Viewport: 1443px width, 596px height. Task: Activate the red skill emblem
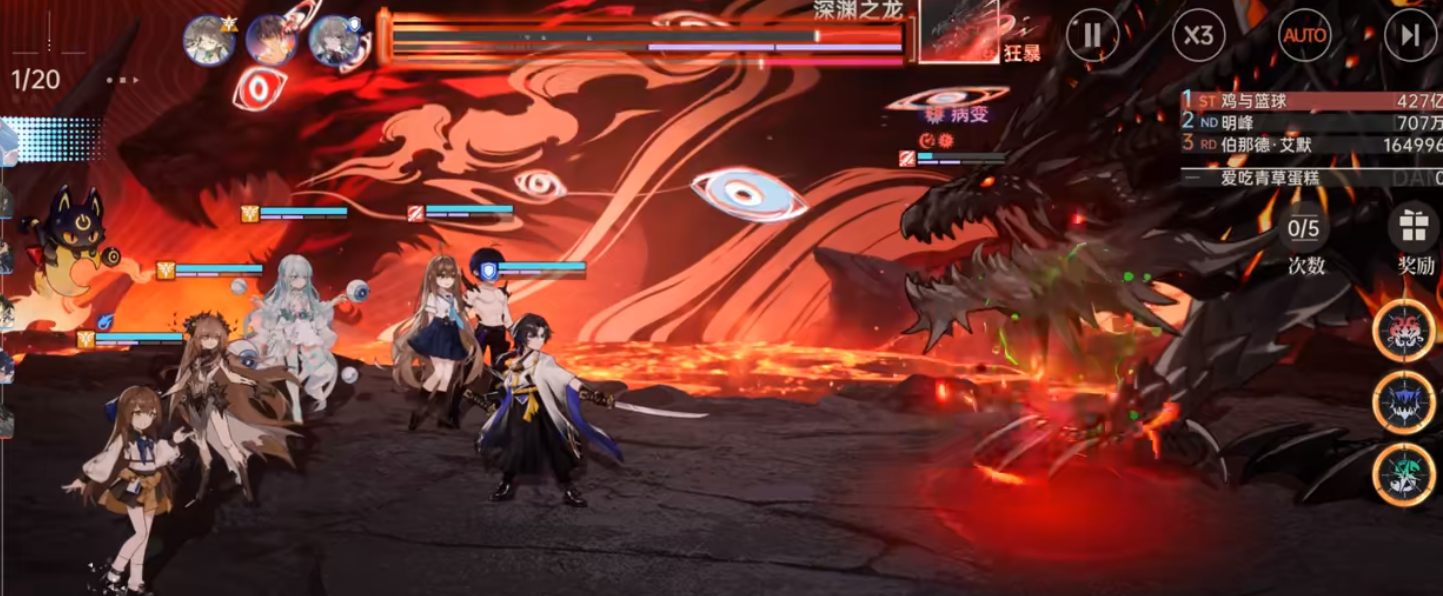1404,331
